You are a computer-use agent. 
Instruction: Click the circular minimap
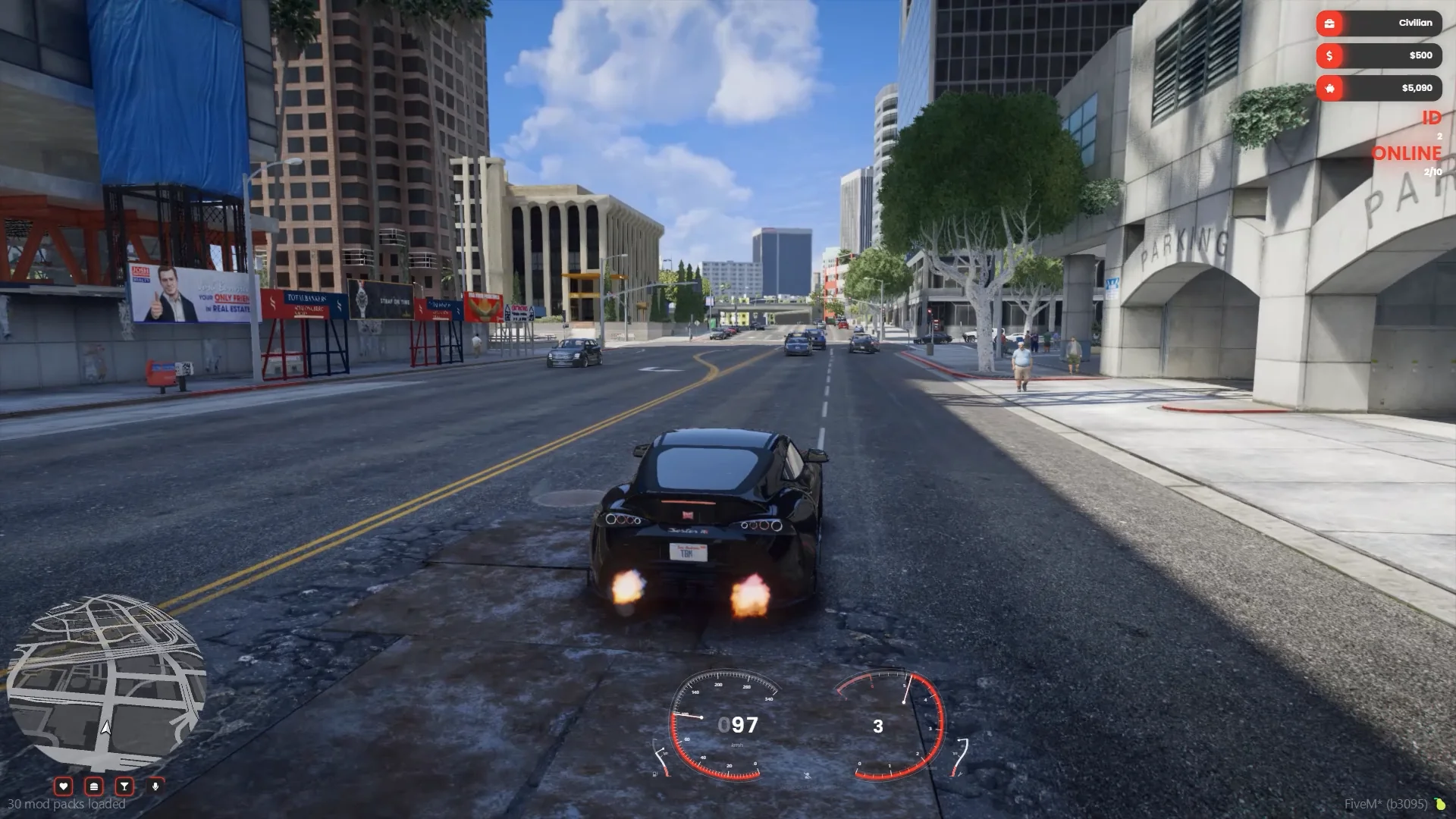point(106,682)
